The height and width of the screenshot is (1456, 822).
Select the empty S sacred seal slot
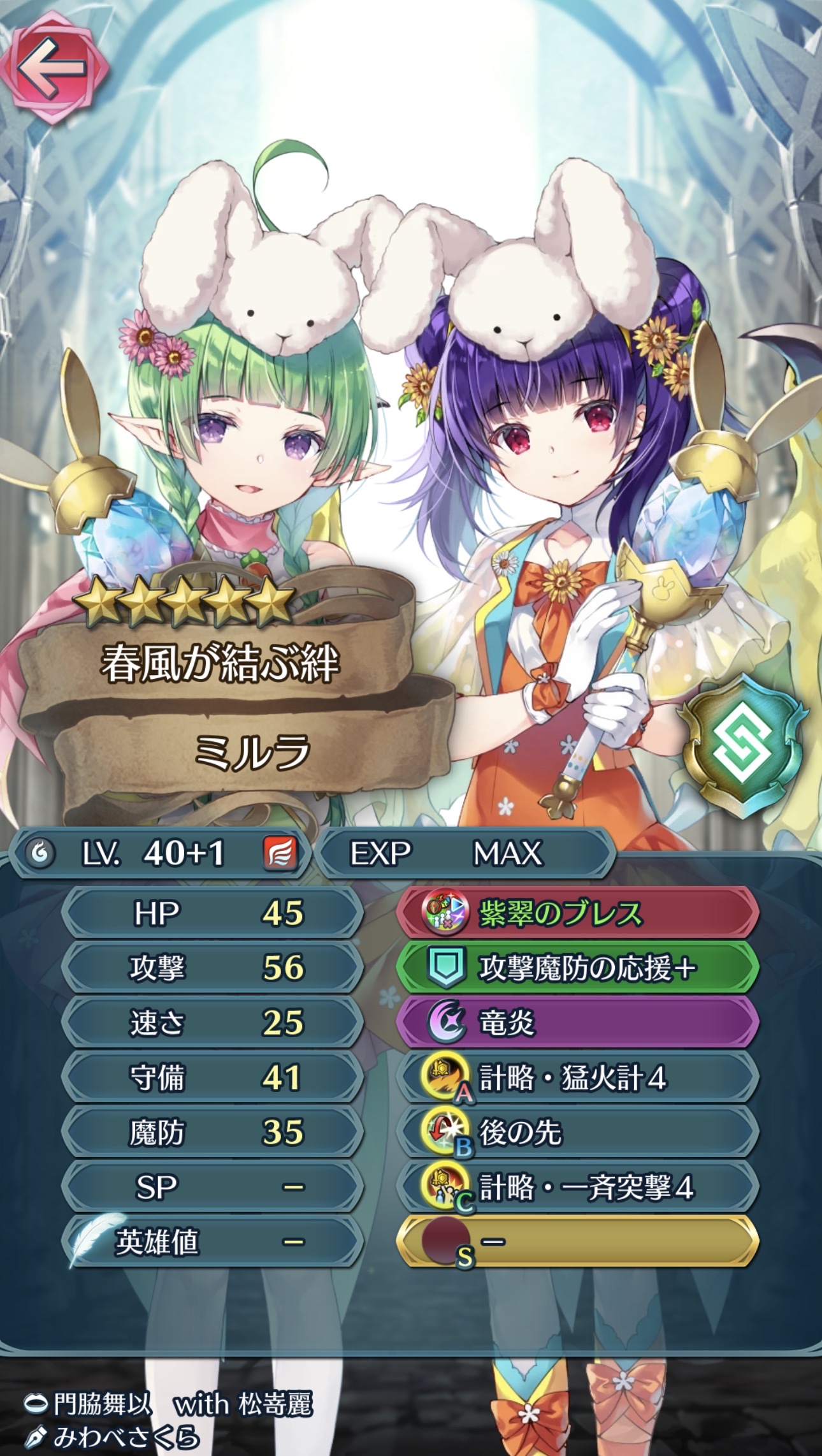point(577,1242)
